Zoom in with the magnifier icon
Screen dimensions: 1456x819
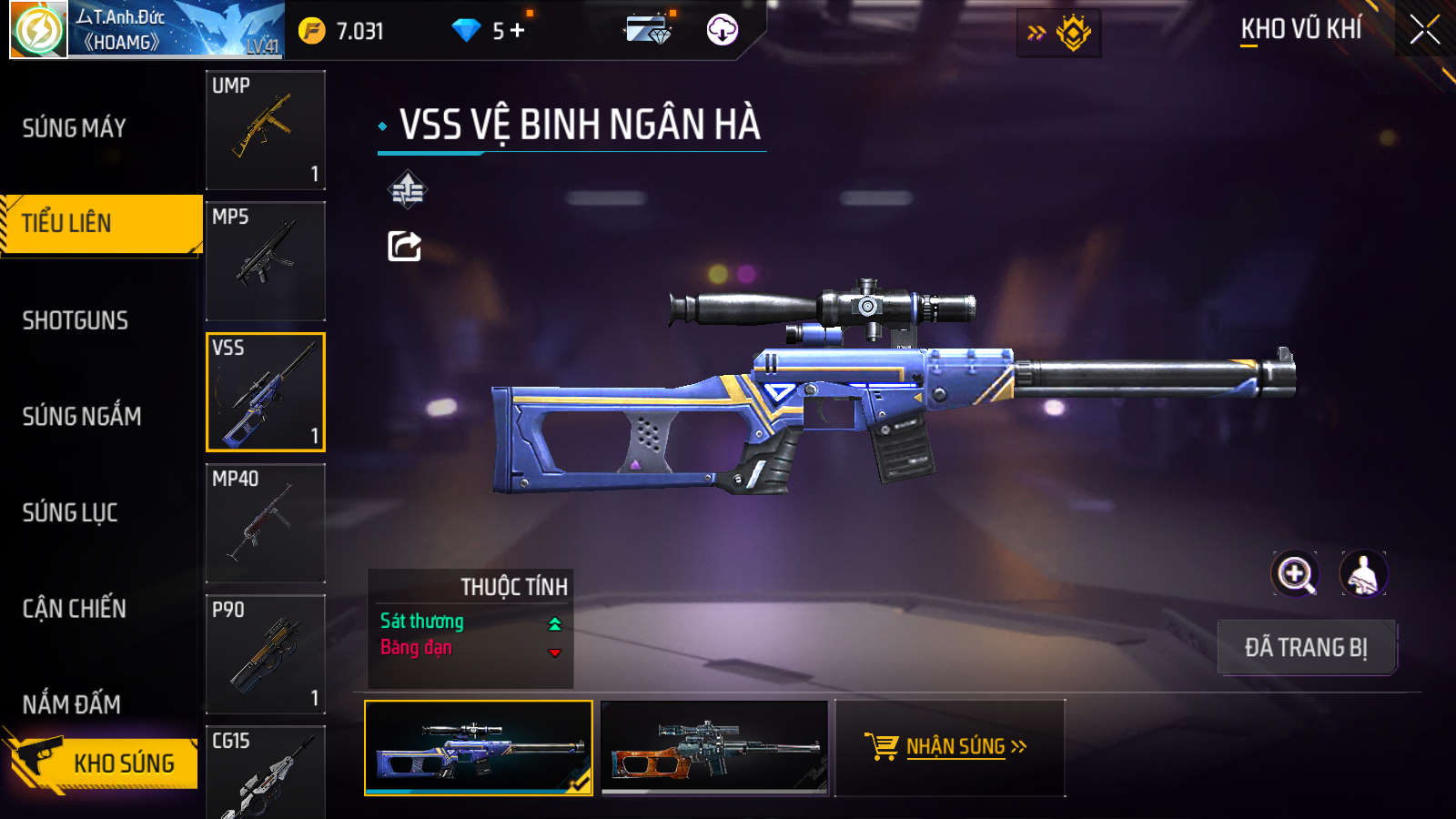click(x=1295, y=574)
